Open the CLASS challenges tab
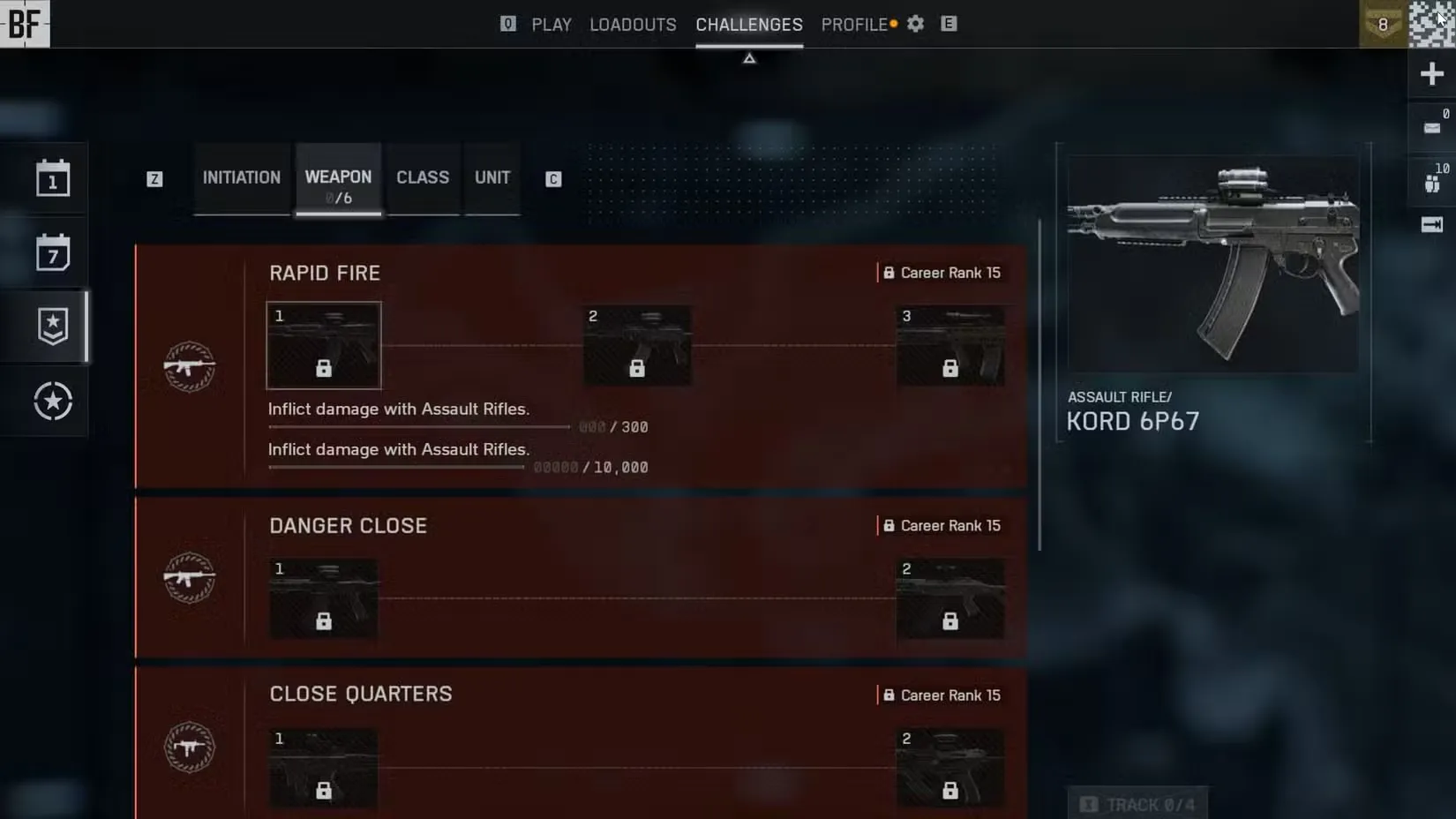Screen dimensions: 1456x819 coord(422,177)
